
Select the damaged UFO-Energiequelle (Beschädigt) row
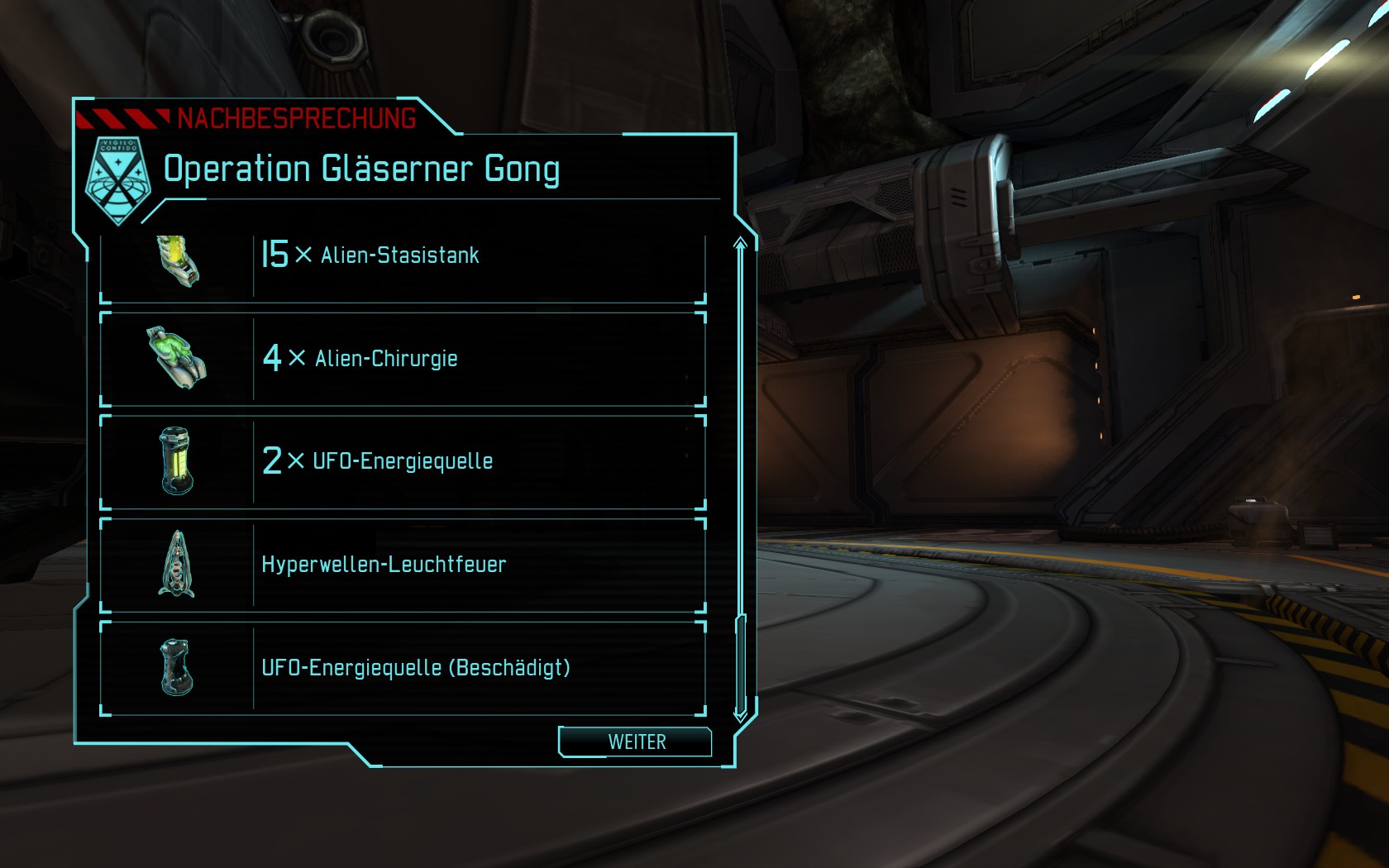[x=403, y=668]
